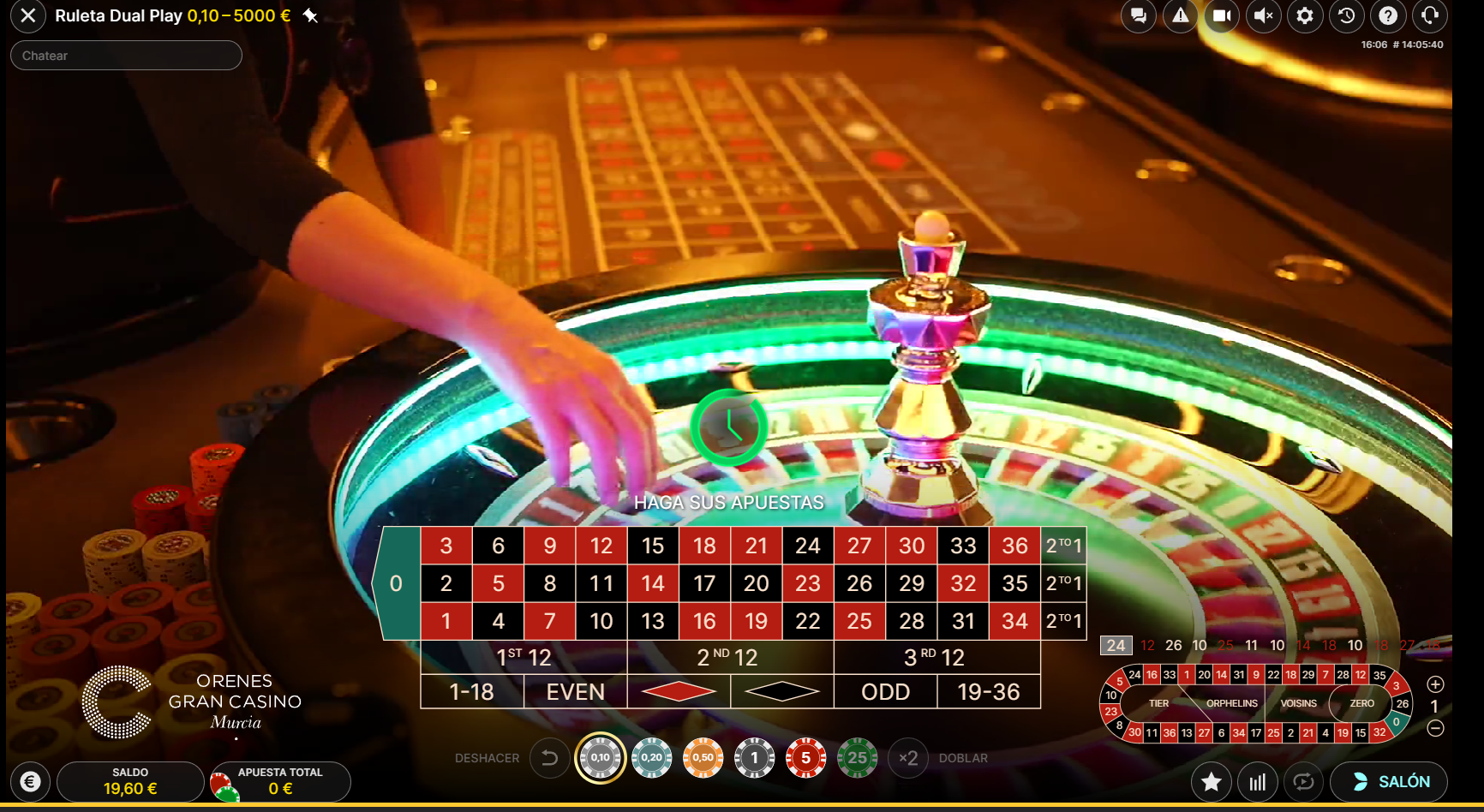Screen dimensions: 1484x812
Task: Open the statistics bar chart panel
Action: [1257, 781]
